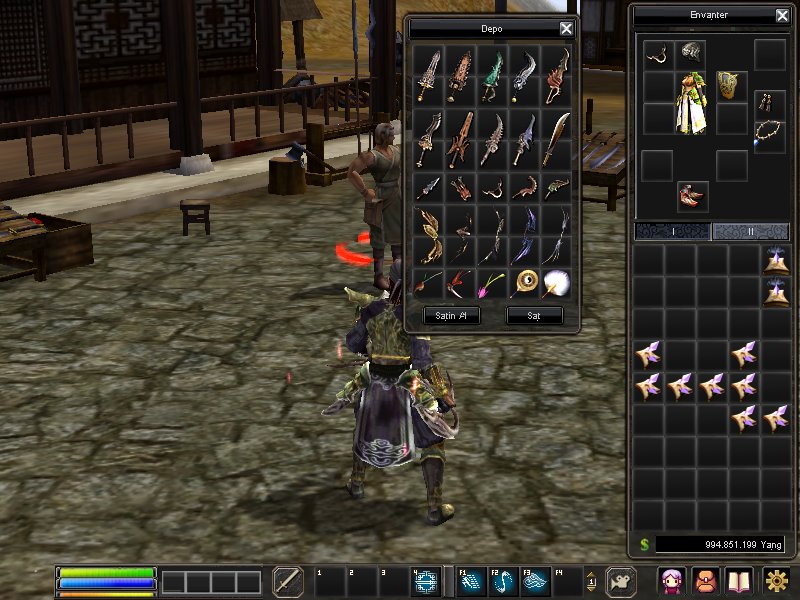The width and height of the screenshot is (800, 600).
Task: Switch to inventory page II
Action: (749, 232)
